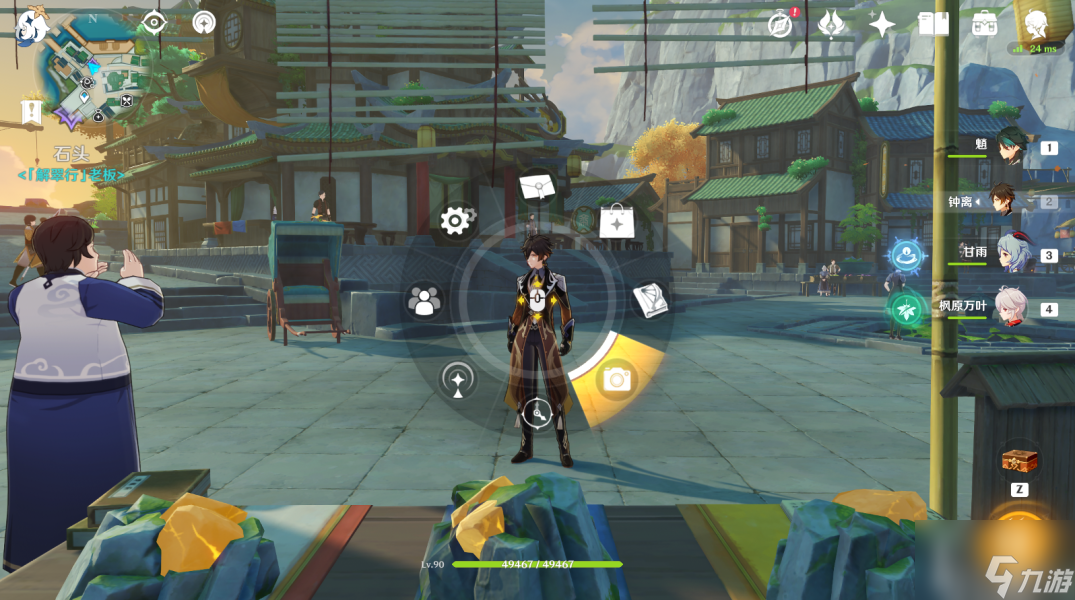
Task: Open the mail envelope on the wheel
Action: pos(537,186)
